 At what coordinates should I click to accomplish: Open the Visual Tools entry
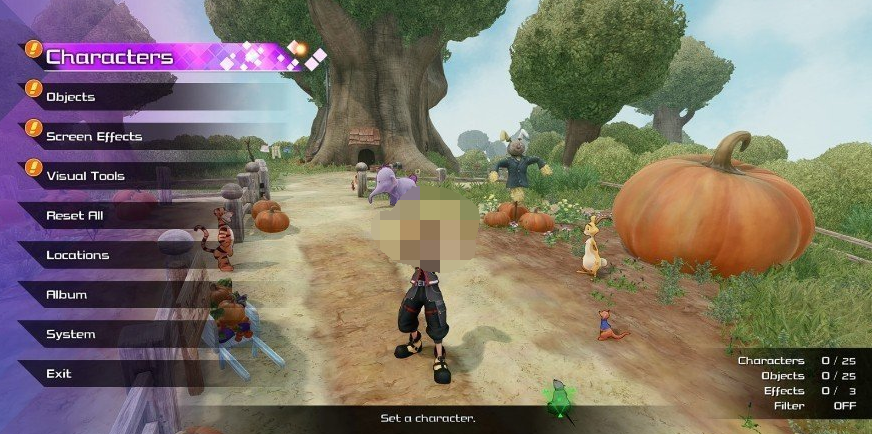[x=86, y=176]
